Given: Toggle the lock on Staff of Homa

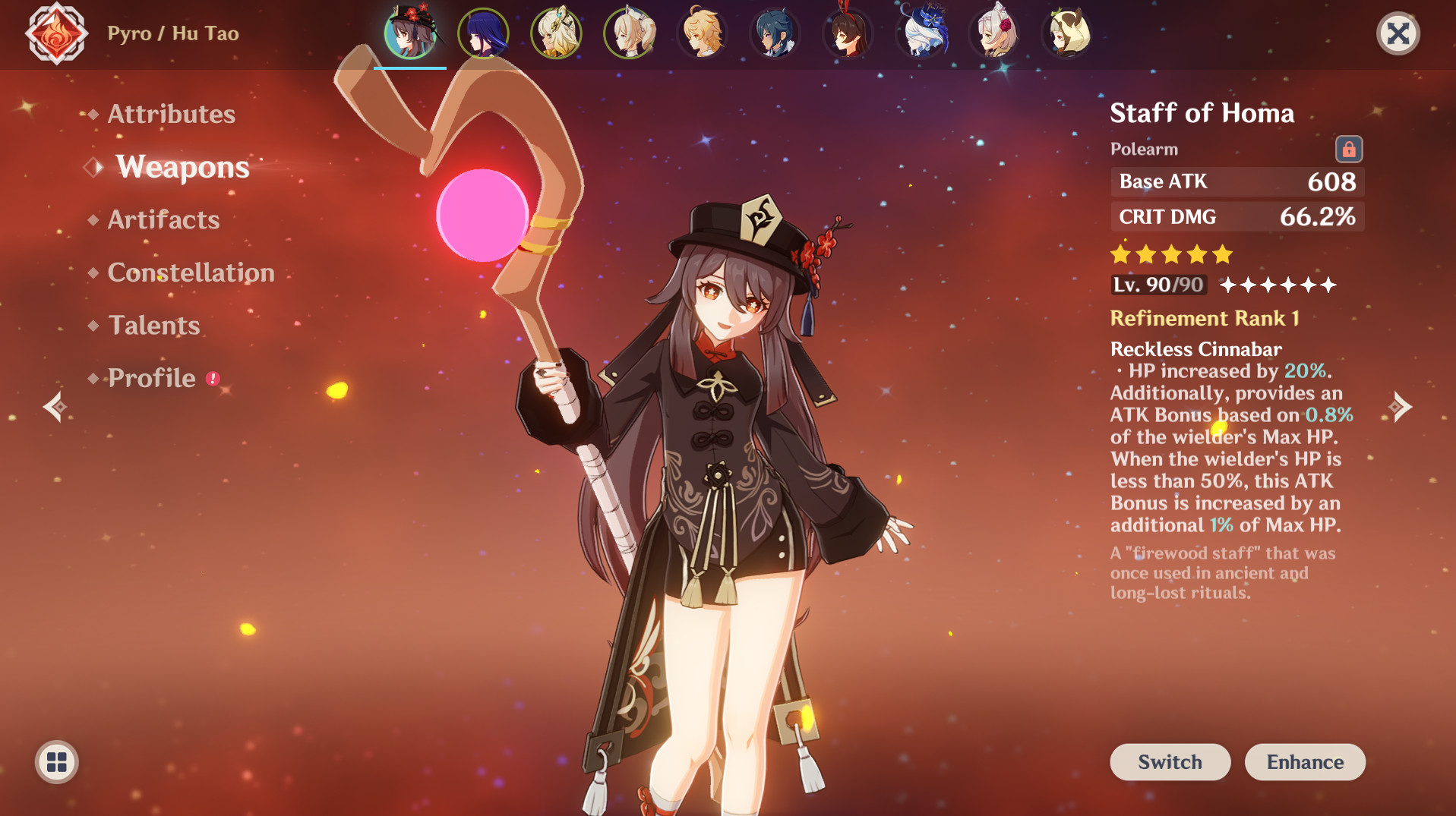Looking at the screenshot, I should click(1350, 149).
